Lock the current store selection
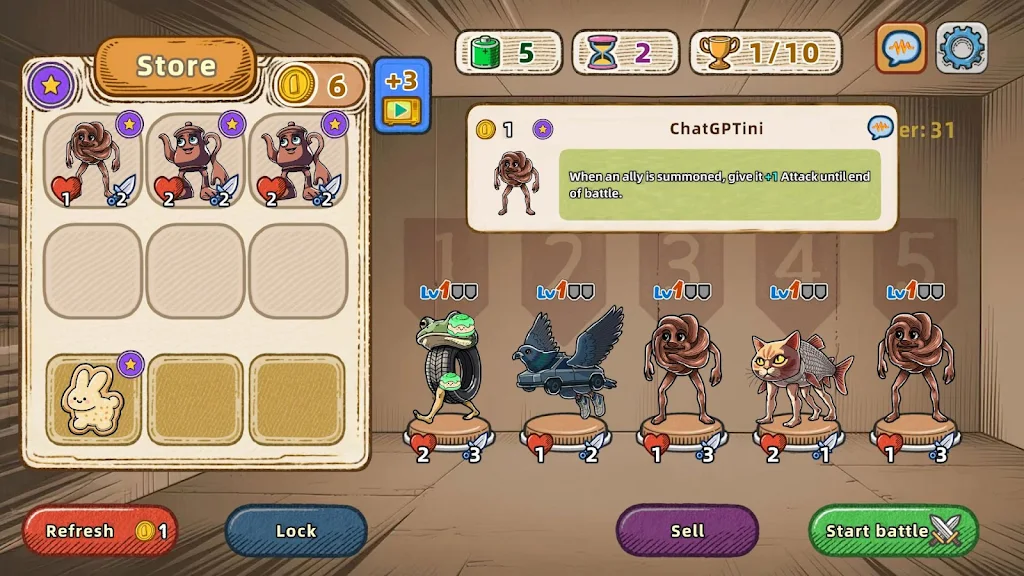The image size is (1024, 576). pyautogui.click(x=296, y=531)
